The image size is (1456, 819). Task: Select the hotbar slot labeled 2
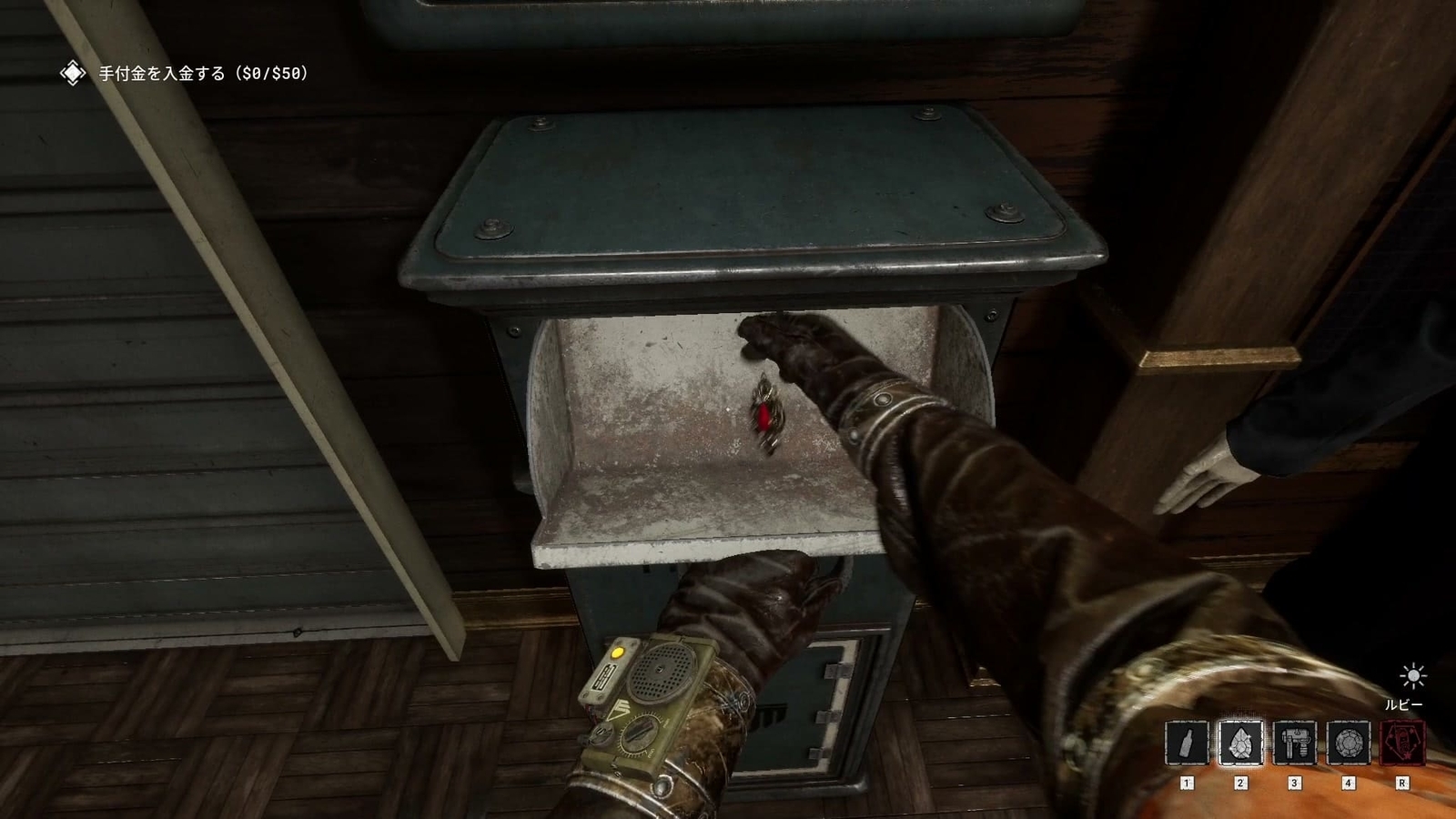(x=1242, y=781)
